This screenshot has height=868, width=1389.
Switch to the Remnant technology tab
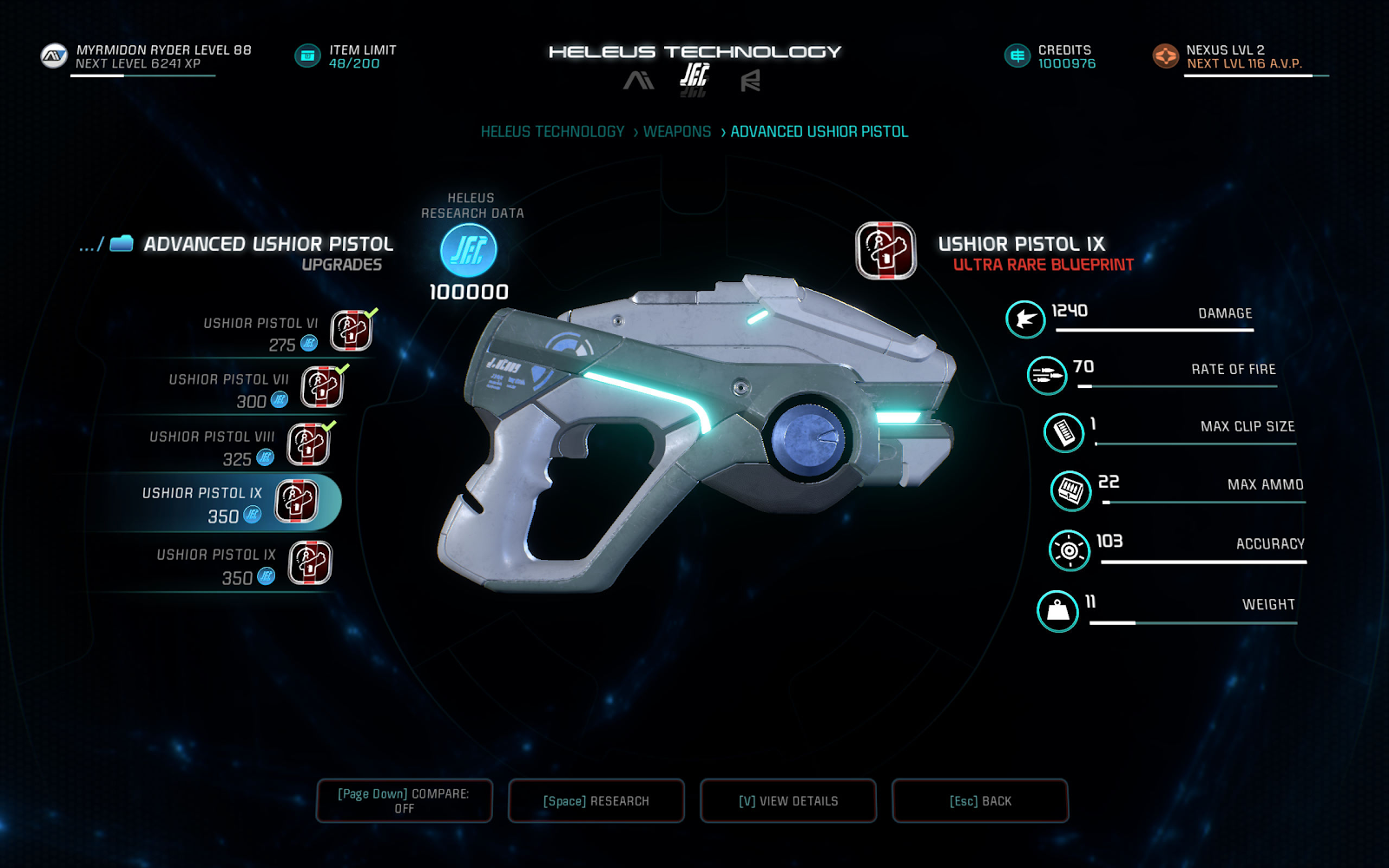pyautogui.click(x=750, y=81)
